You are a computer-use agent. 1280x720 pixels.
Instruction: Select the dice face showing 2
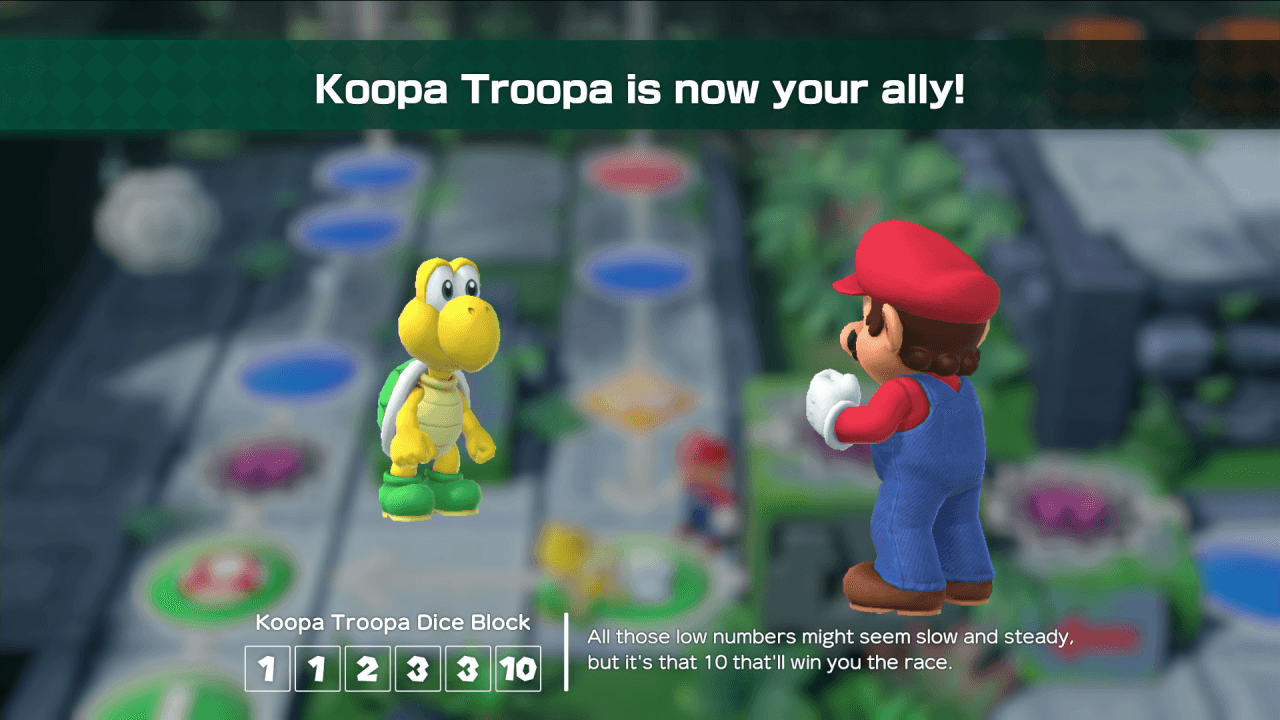[x=367, y=668]
